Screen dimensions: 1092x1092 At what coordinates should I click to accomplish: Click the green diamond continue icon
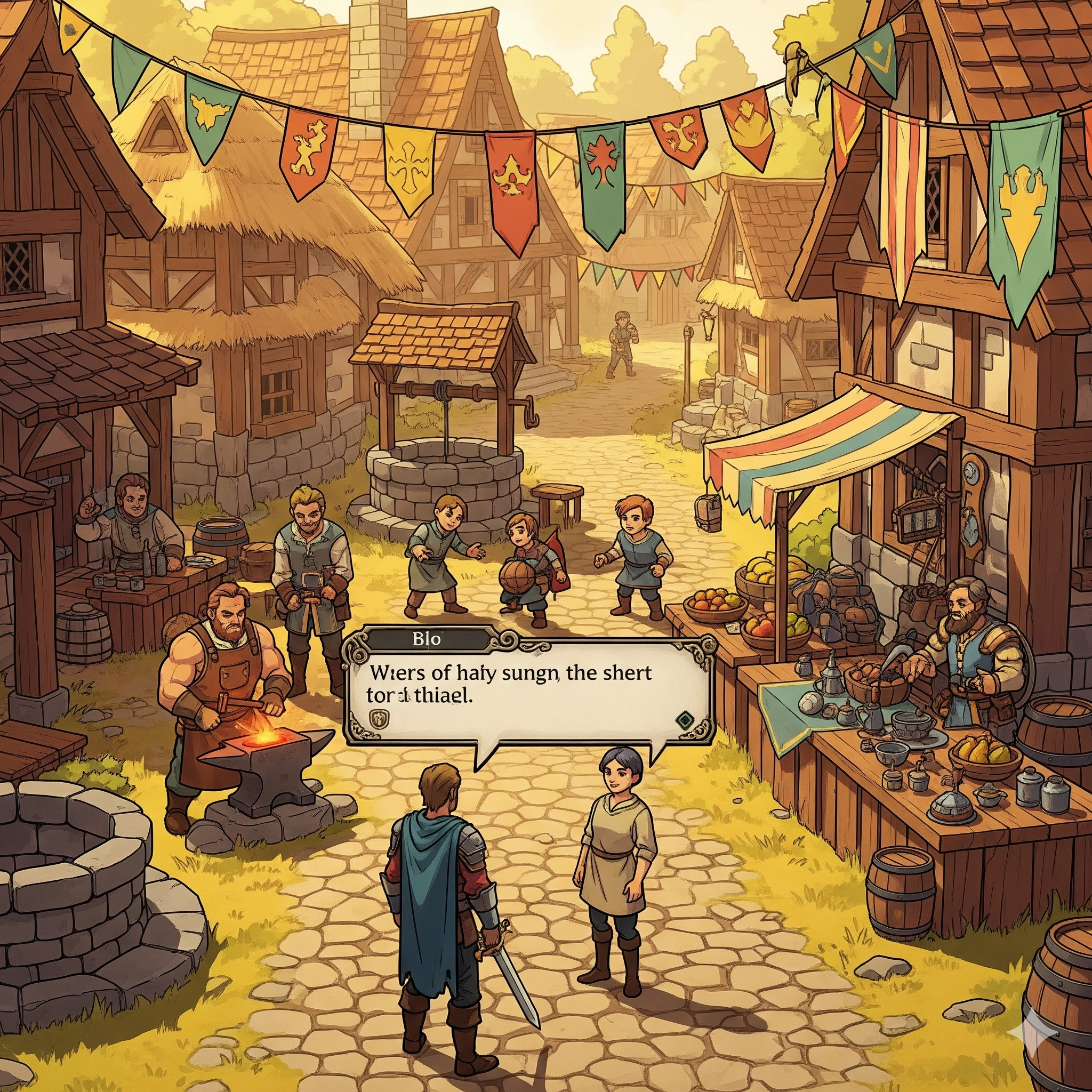coord(685,719)
